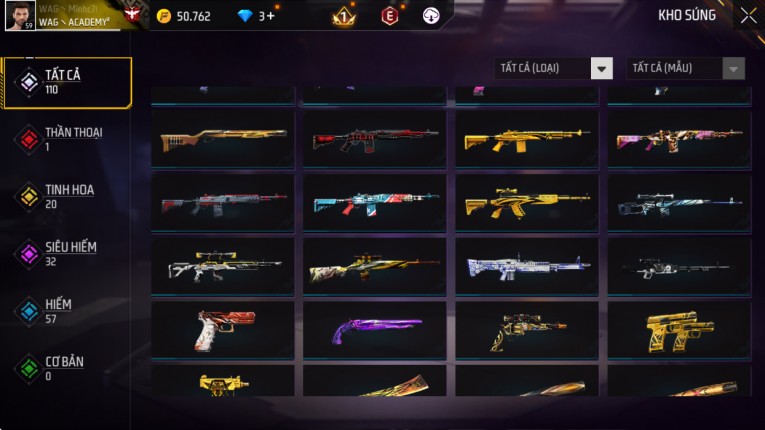The width and height of the screenshot is (765, 430).
Task: Switch to the Hiếm tab
Action: pyautogui.click(x=68, y=310)
